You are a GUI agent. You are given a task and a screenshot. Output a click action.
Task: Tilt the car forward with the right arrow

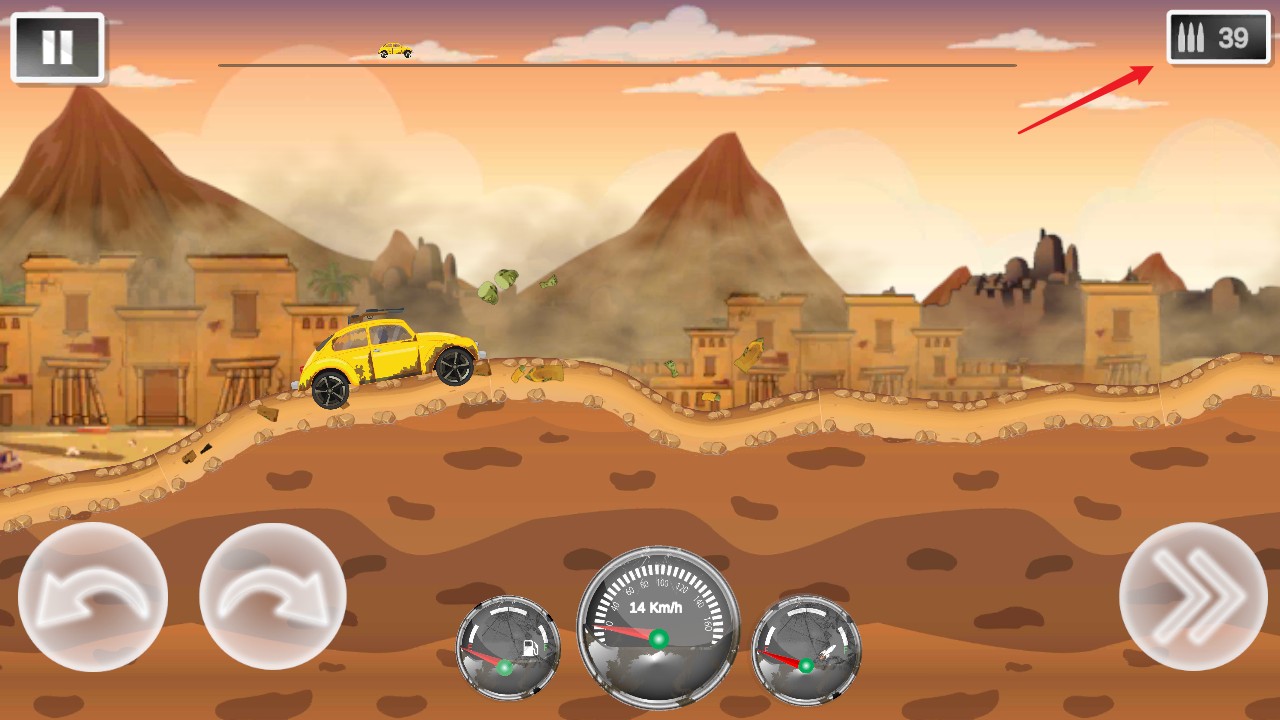click(x=273, y=597)
